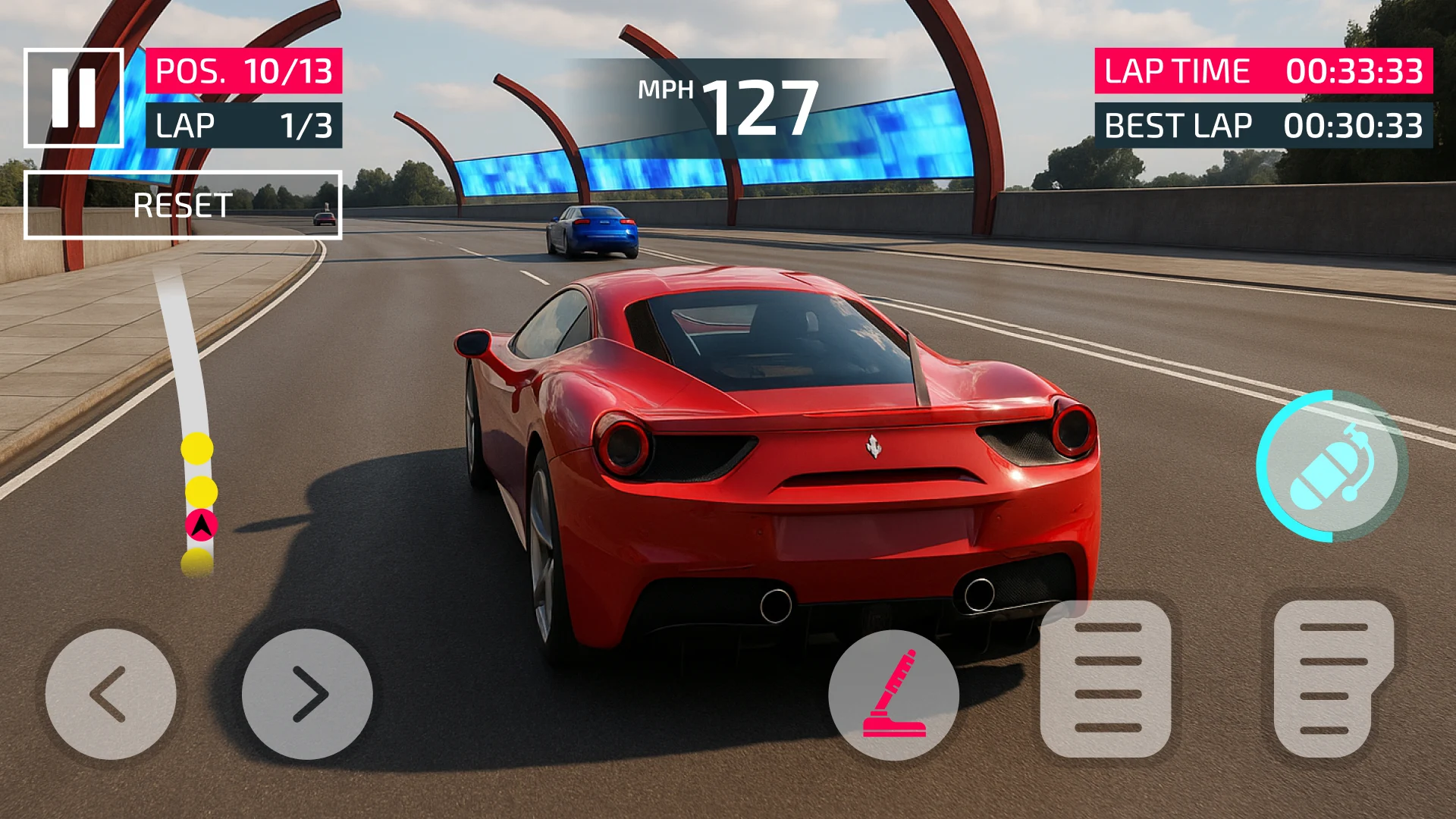The image size is (1456, 819).
Task: Steer left with the left arrow button
Action: point(111,694)
